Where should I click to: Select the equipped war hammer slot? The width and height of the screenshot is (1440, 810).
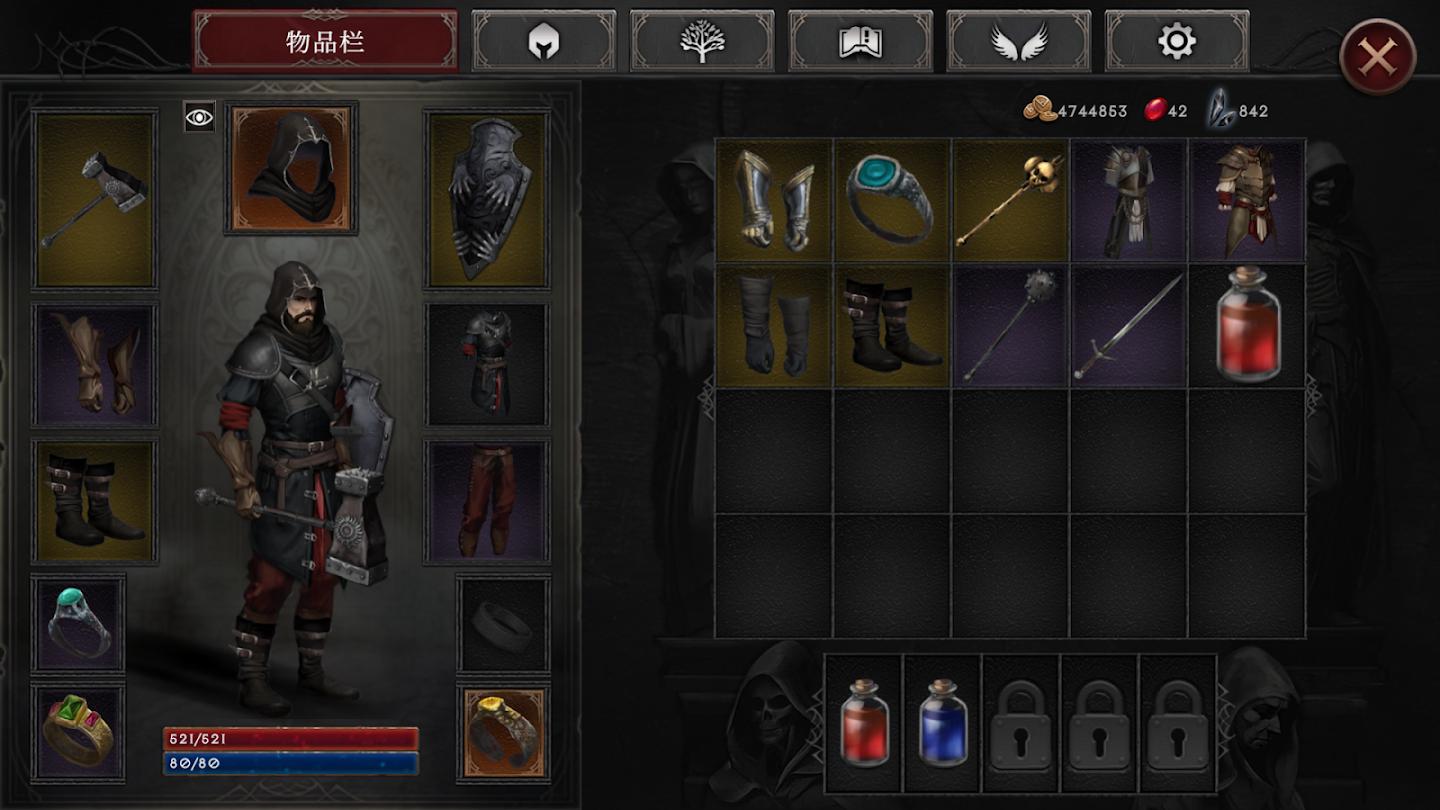point(95,199)
